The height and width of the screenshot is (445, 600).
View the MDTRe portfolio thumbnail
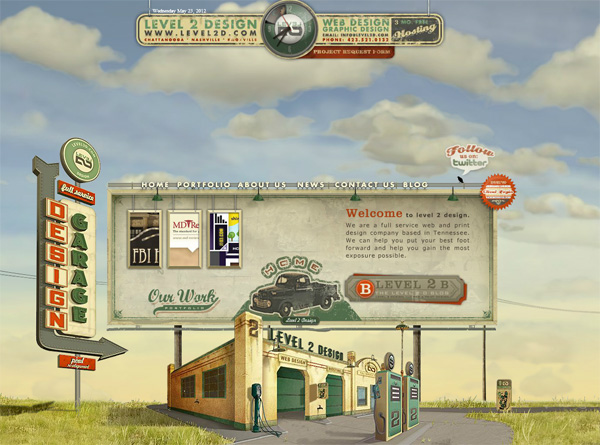[184, 240]
